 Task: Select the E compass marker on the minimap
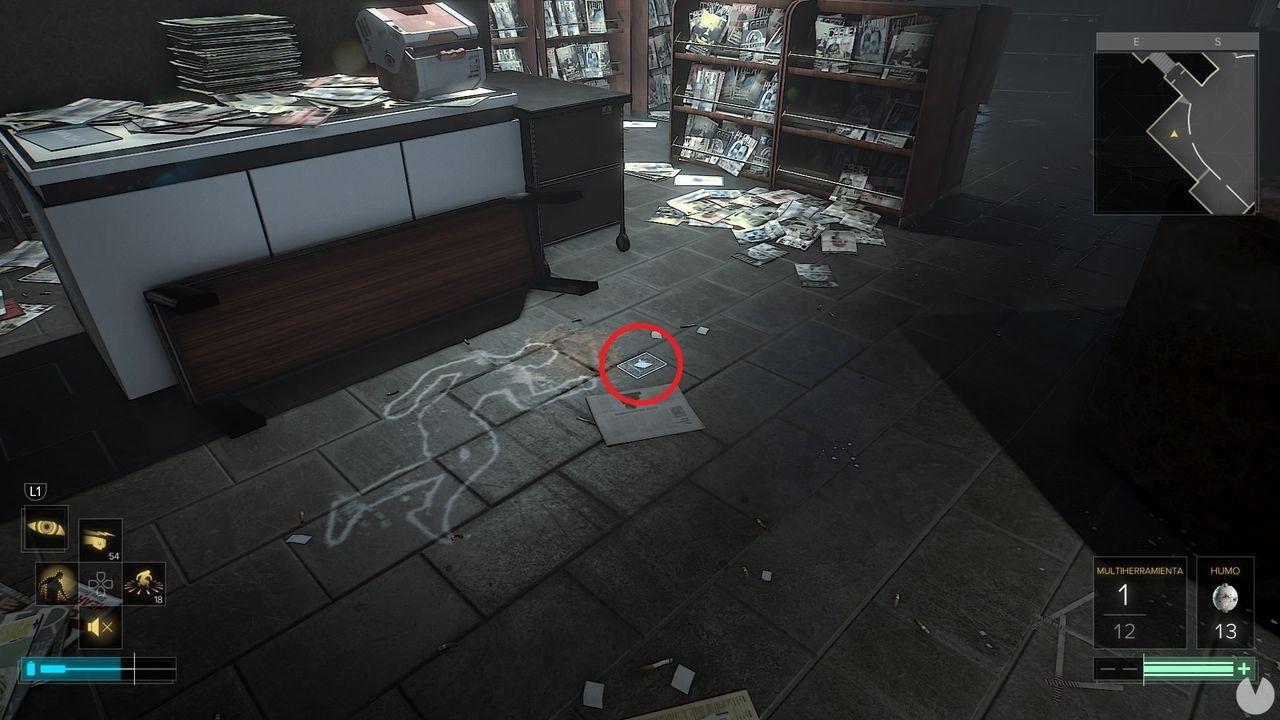(x=1137, y=42)
